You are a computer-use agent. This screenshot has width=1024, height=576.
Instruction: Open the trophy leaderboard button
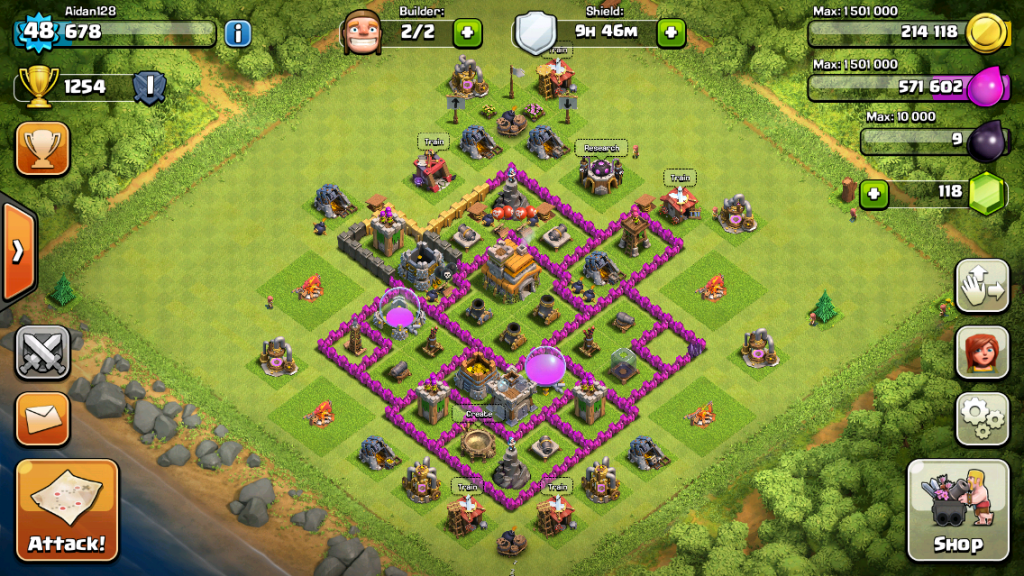43,149
